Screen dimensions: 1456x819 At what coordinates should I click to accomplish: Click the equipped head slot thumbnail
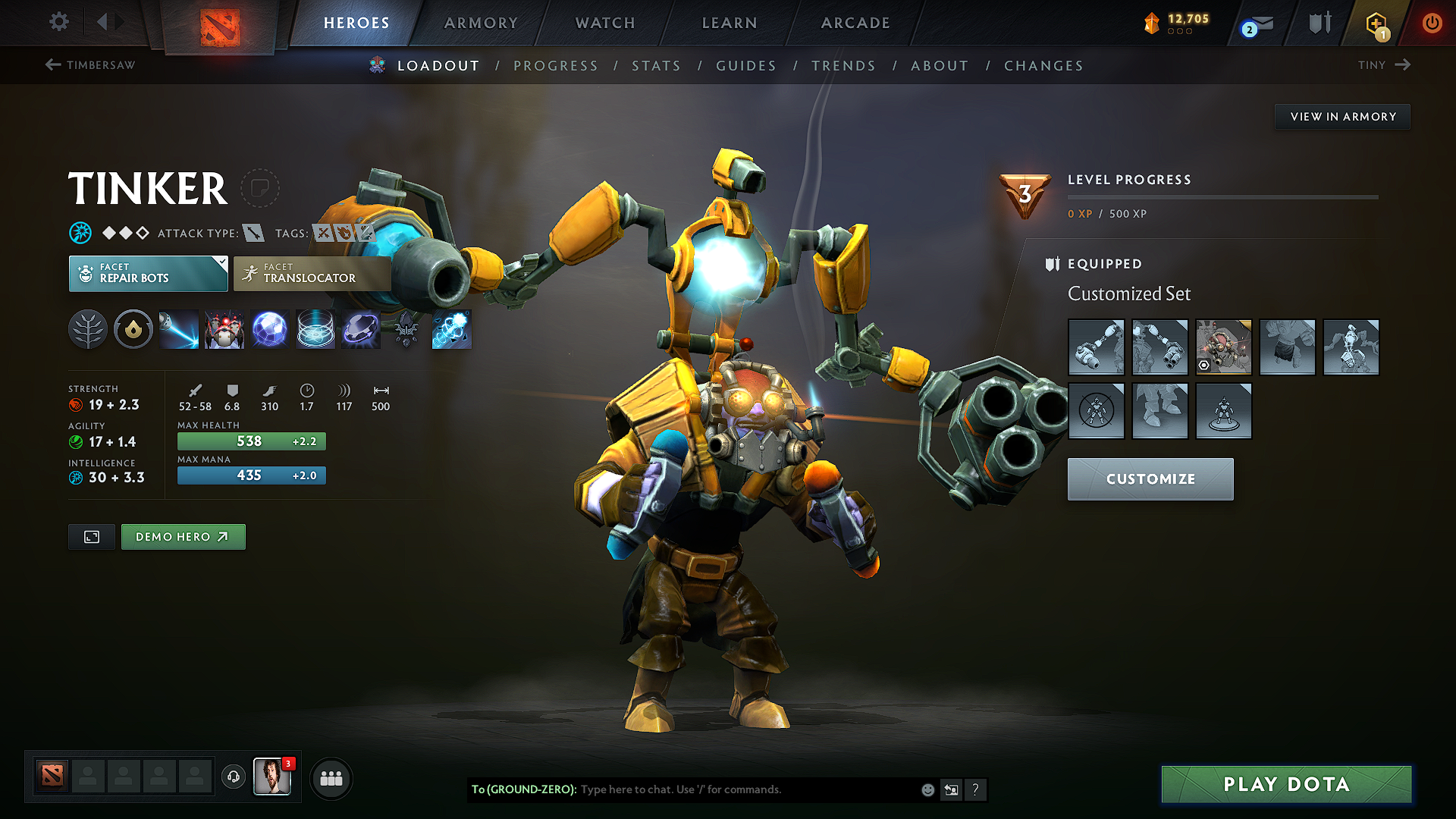point(1223,347)
